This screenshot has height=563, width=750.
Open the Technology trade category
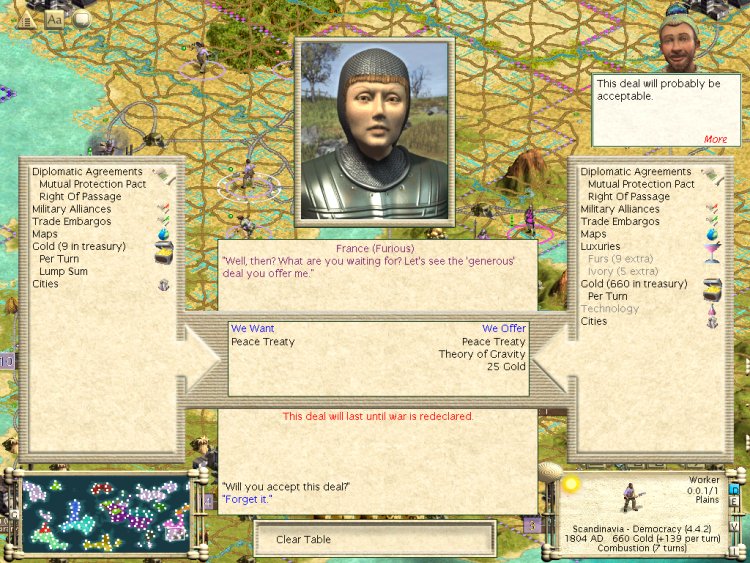coord(610,309)
